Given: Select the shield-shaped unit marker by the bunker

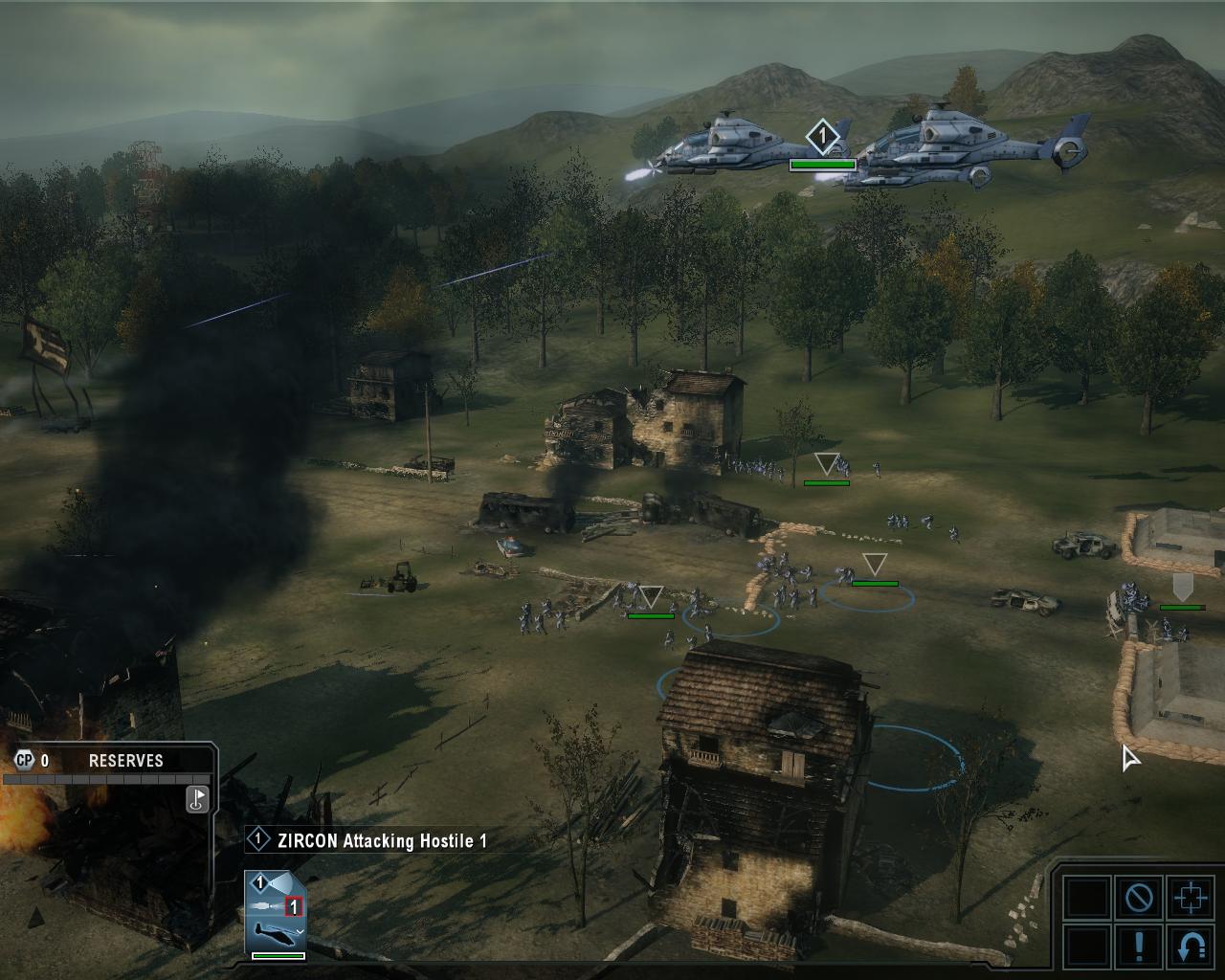Looking at the screenshot, I should tap(1182, 587).
